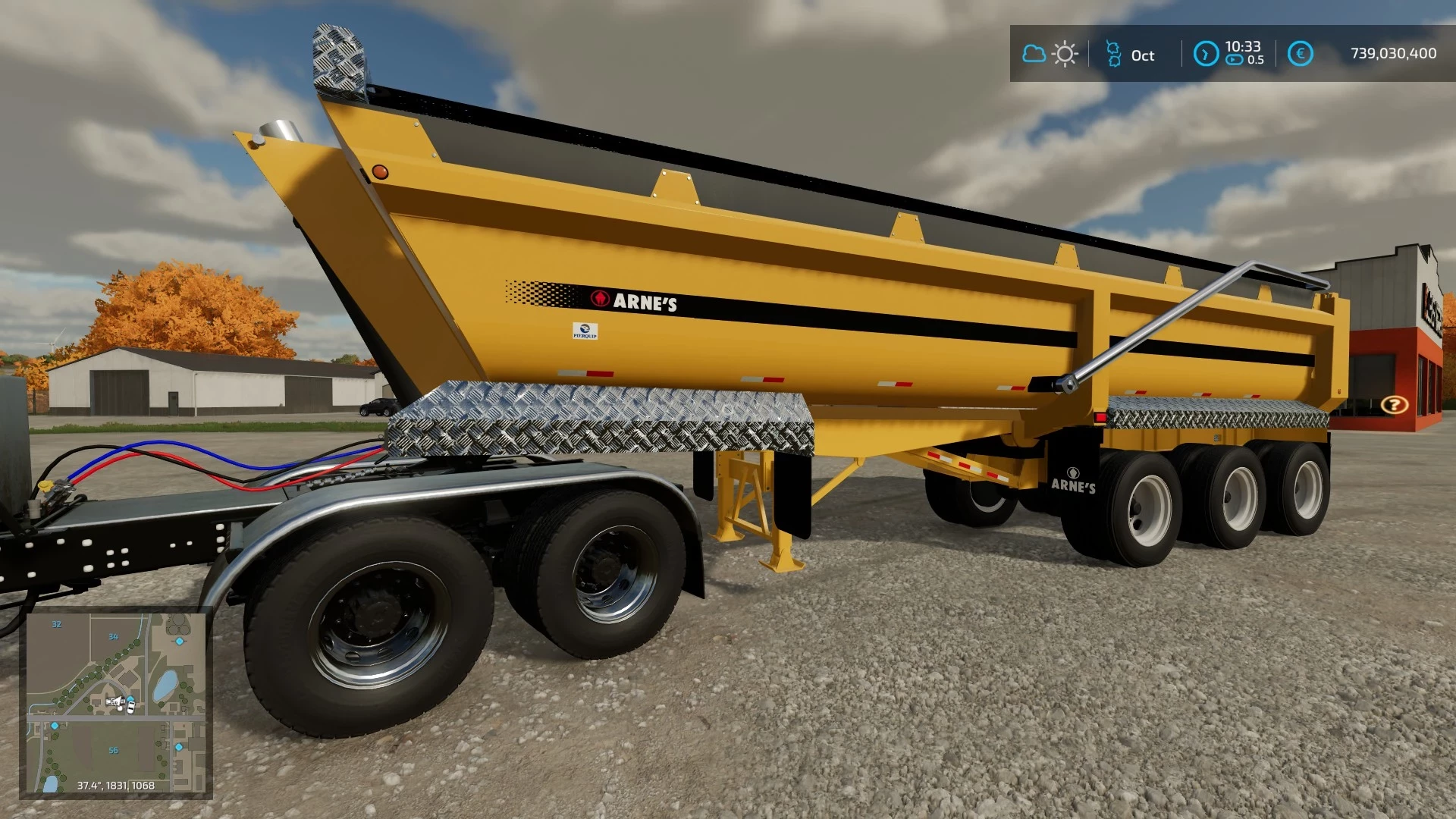Click the falling leaves season icon
Image resolution: width=1456 pixels, height=819 pixels.
click(1113, 54)
